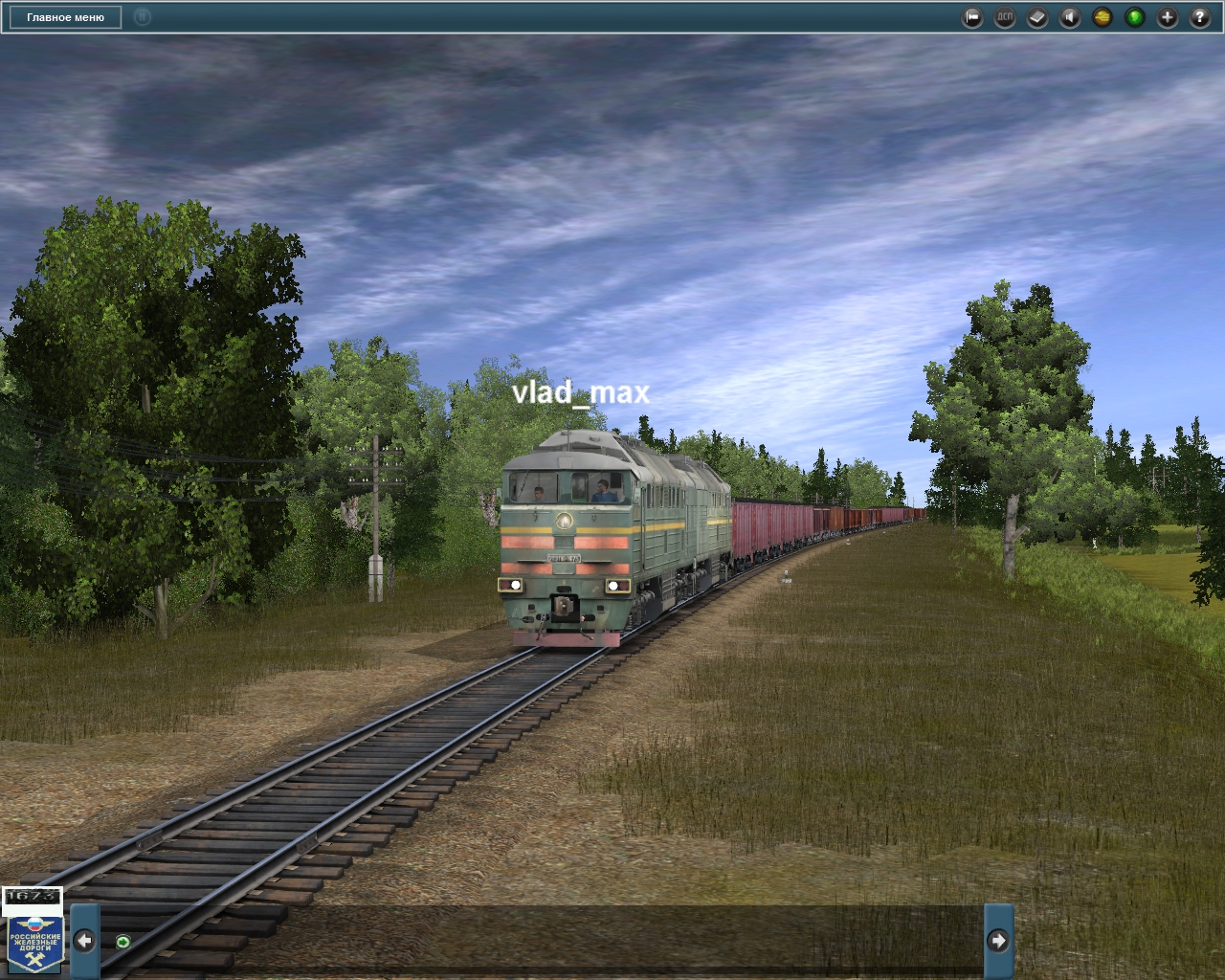Click the camera view icon
Screen dimensions: 1225x980
[972, 17]
